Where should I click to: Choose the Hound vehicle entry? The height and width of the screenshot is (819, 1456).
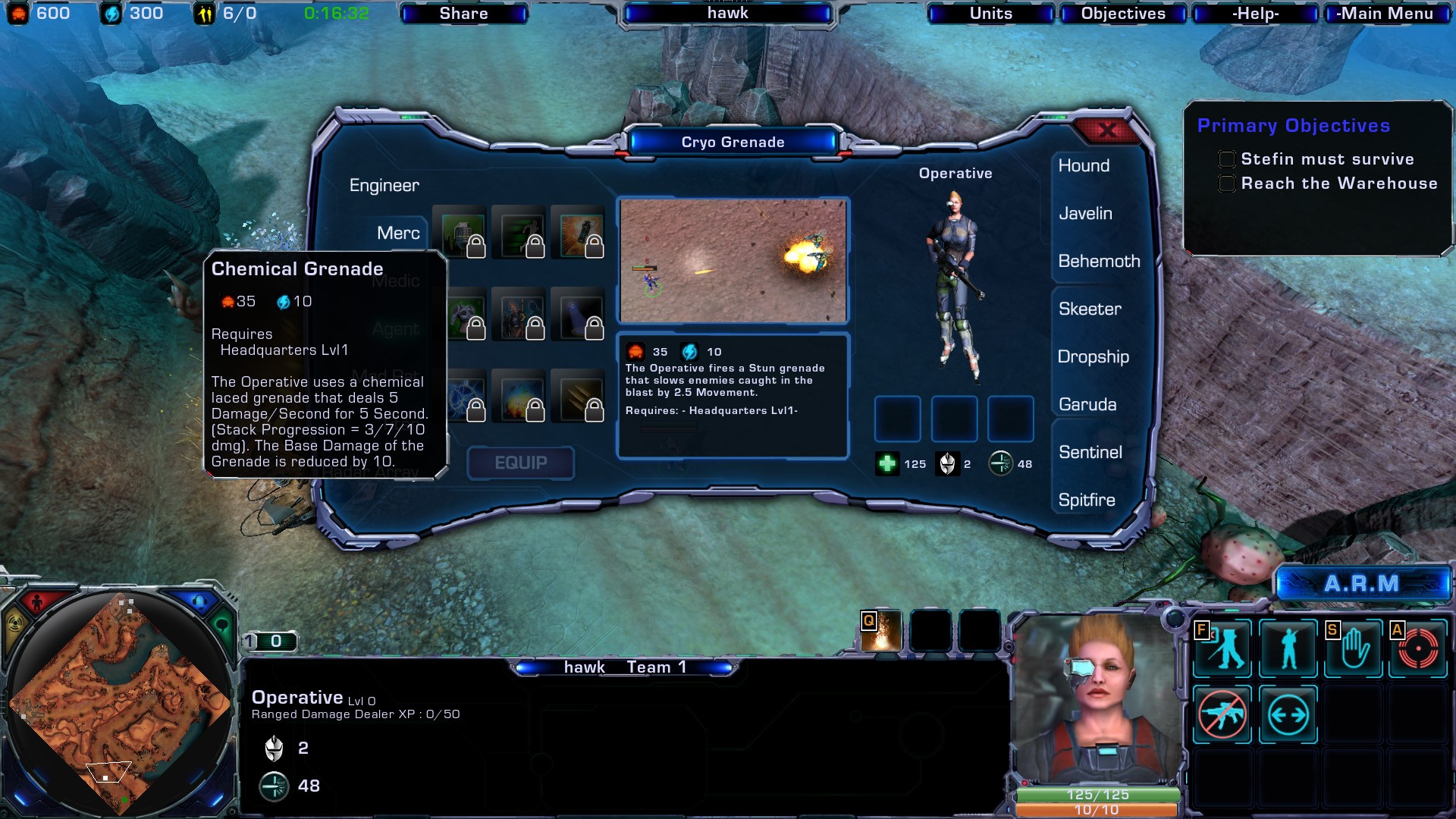(1084, 166)
